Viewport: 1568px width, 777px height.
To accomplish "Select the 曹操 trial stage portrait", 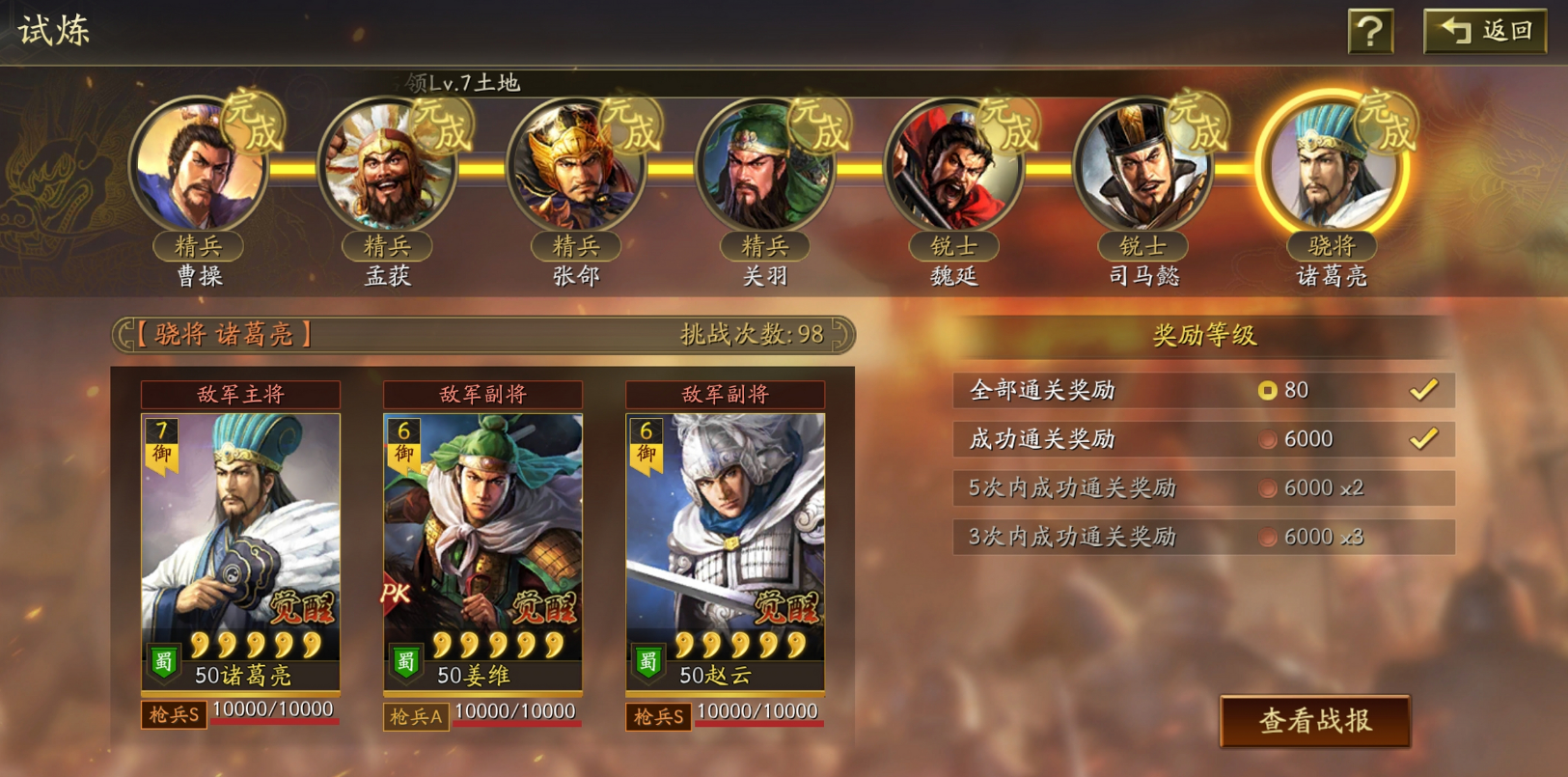I will tap(200, 166).
